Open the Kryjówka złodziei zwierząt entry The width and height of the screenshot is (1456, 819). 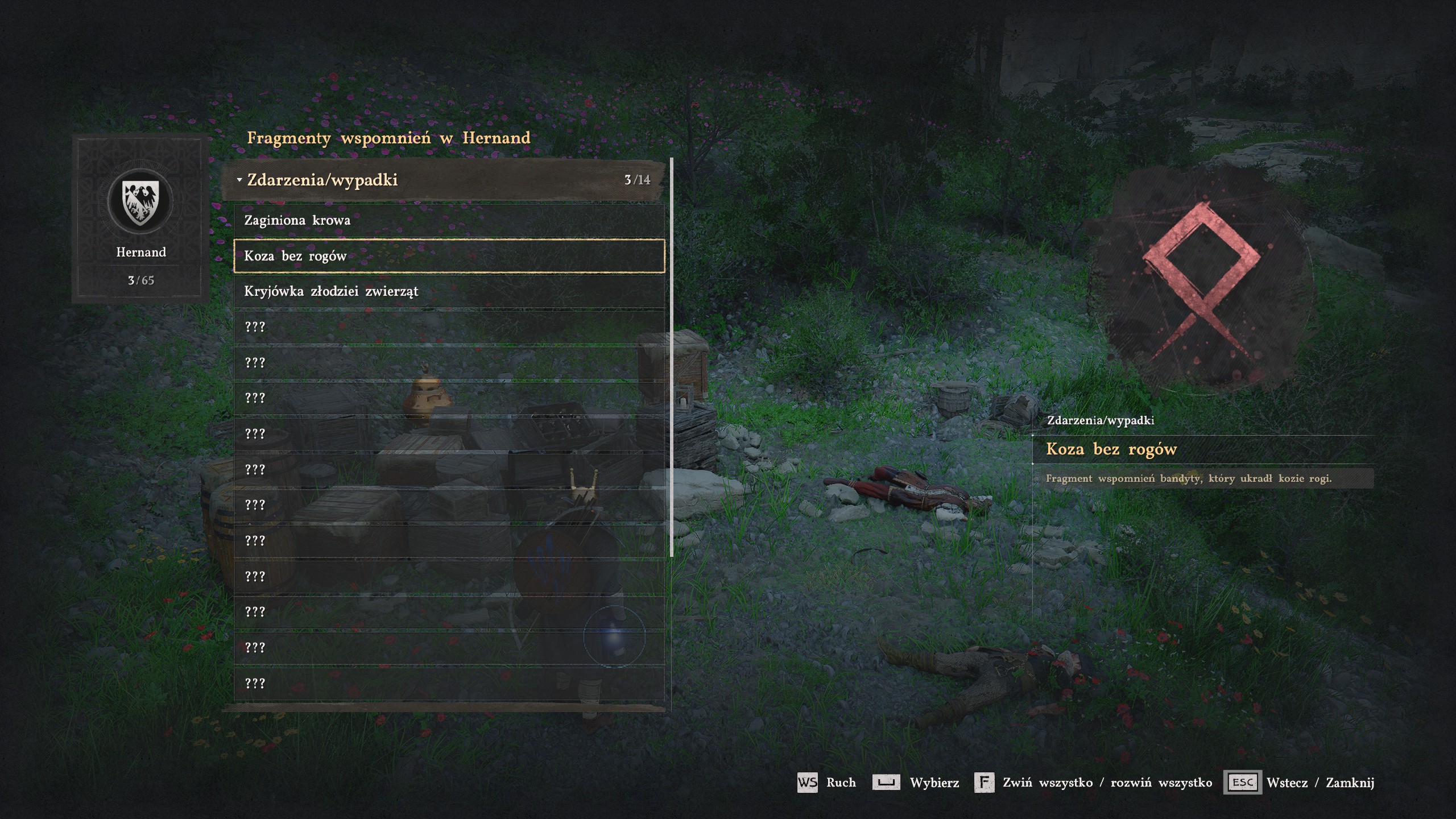pyautogui.click(x=448, y=292)
